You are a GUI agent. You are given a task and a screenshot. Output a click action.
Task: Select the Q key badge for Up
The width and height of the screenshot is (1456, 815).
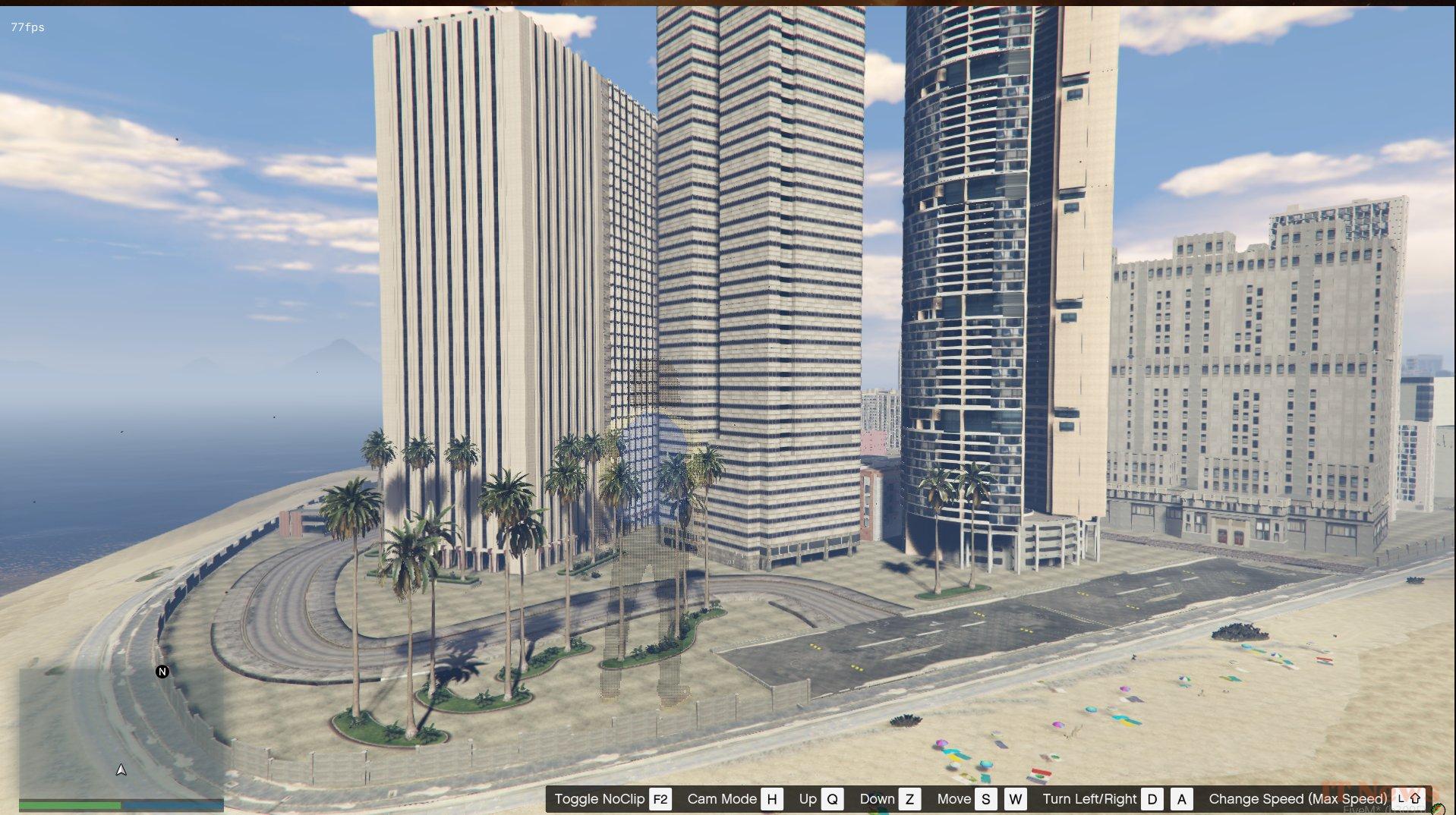pyautogui.click(x=833, y=798)
